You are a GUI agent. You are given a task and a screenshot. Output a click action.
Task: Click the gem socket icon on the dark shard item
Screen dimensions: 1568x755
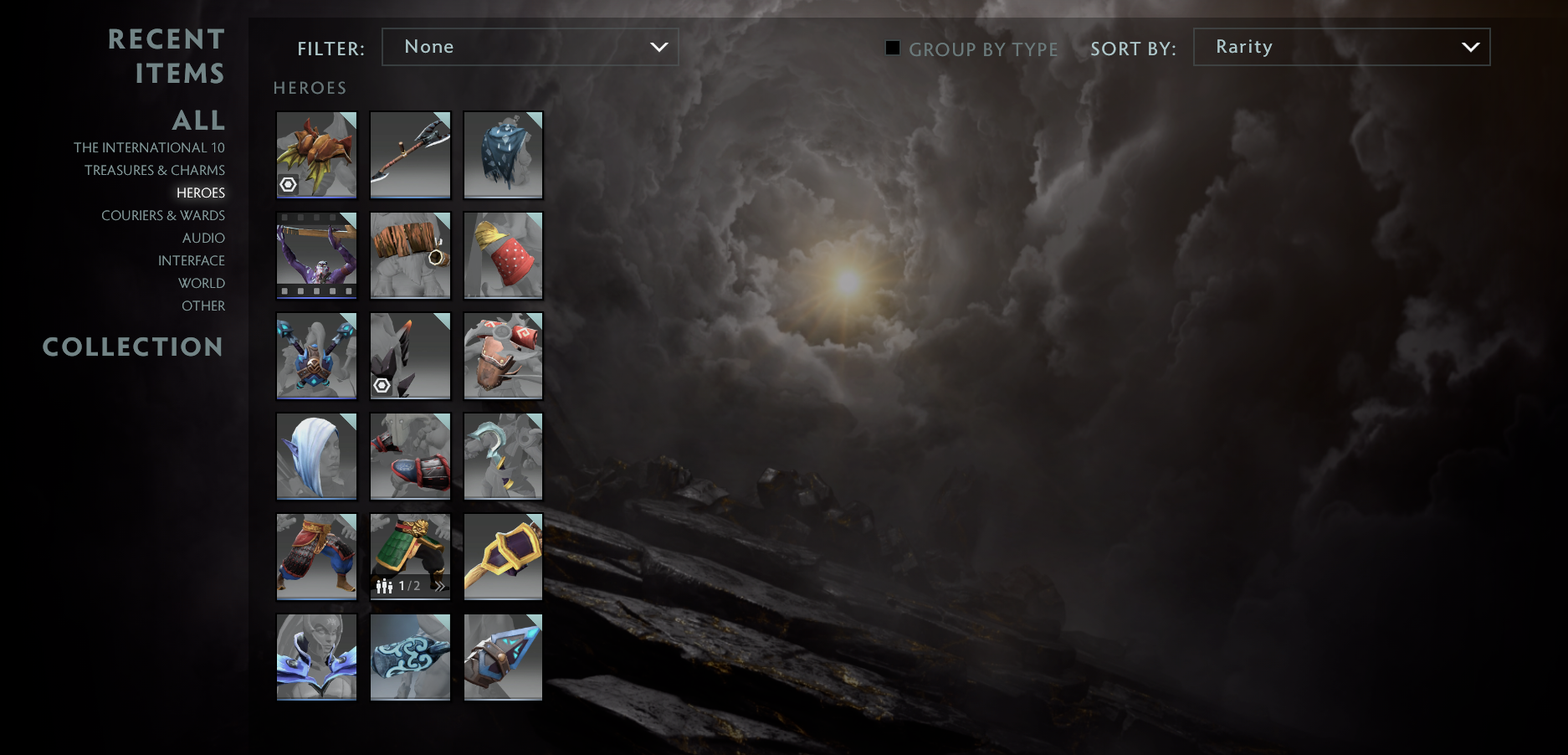pyautogui.click(x=382, y=386)
